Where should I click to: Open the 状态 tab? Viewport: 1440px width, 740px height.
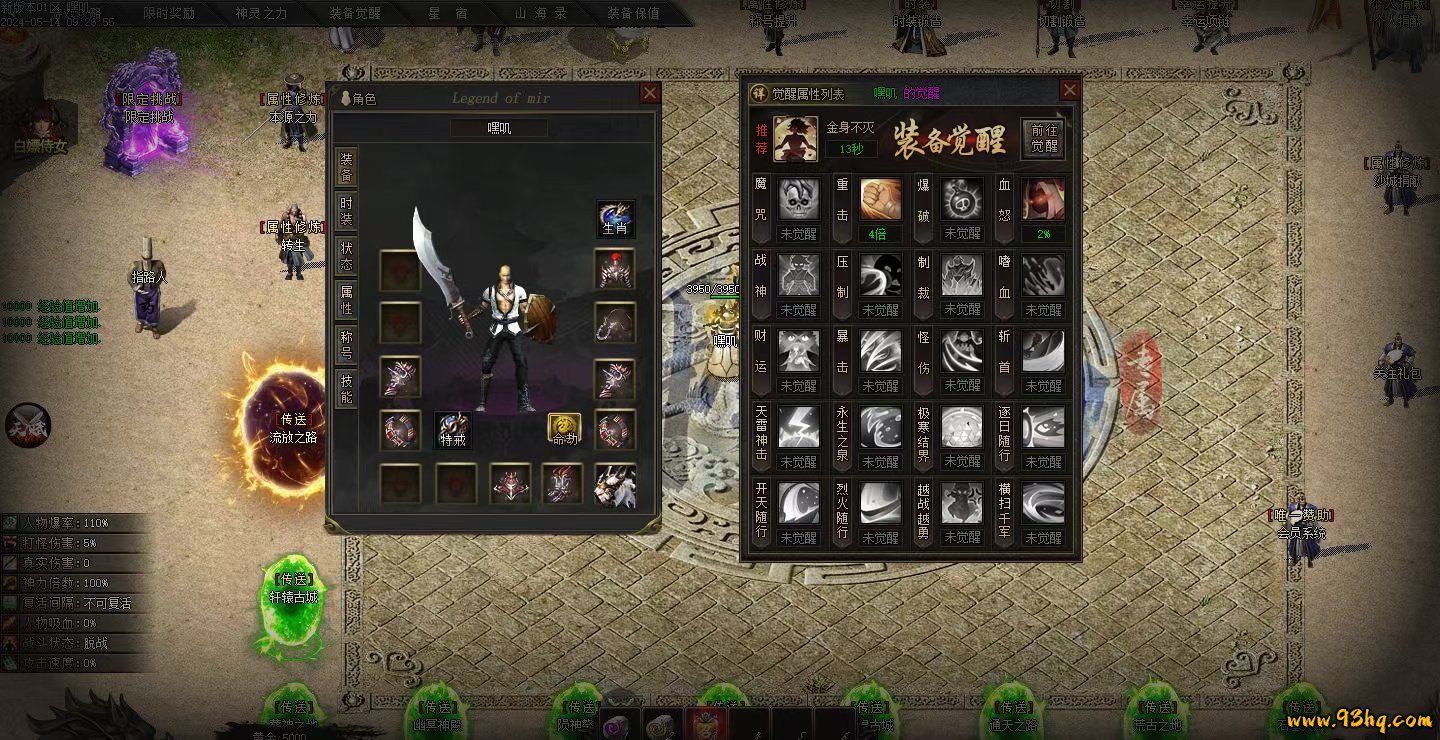coord(346,256)
